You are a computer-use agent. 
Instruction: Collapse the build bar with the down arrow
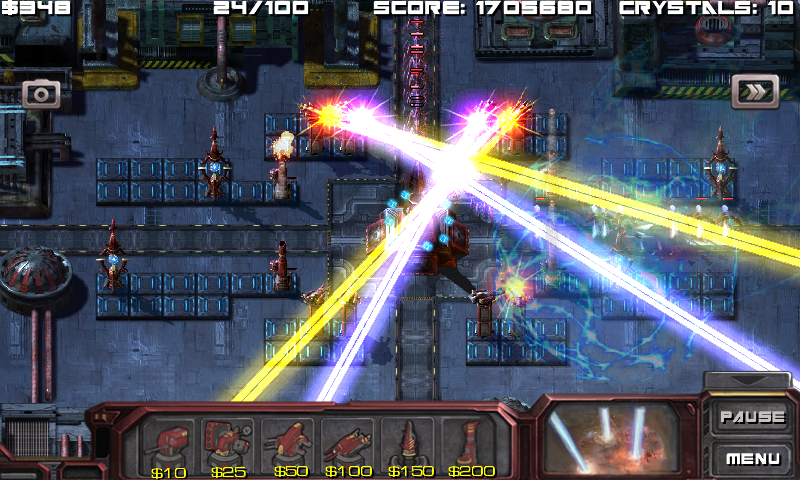click(749, 381)
